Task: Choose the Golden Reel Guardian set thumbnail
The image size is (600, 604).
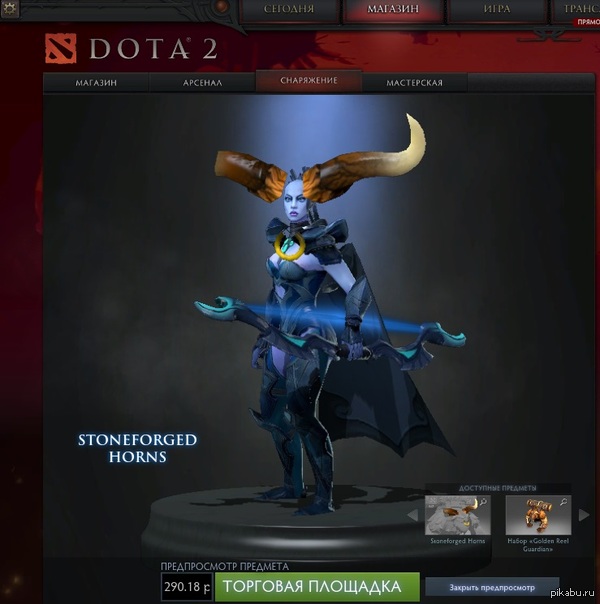Action: point(537,515)
